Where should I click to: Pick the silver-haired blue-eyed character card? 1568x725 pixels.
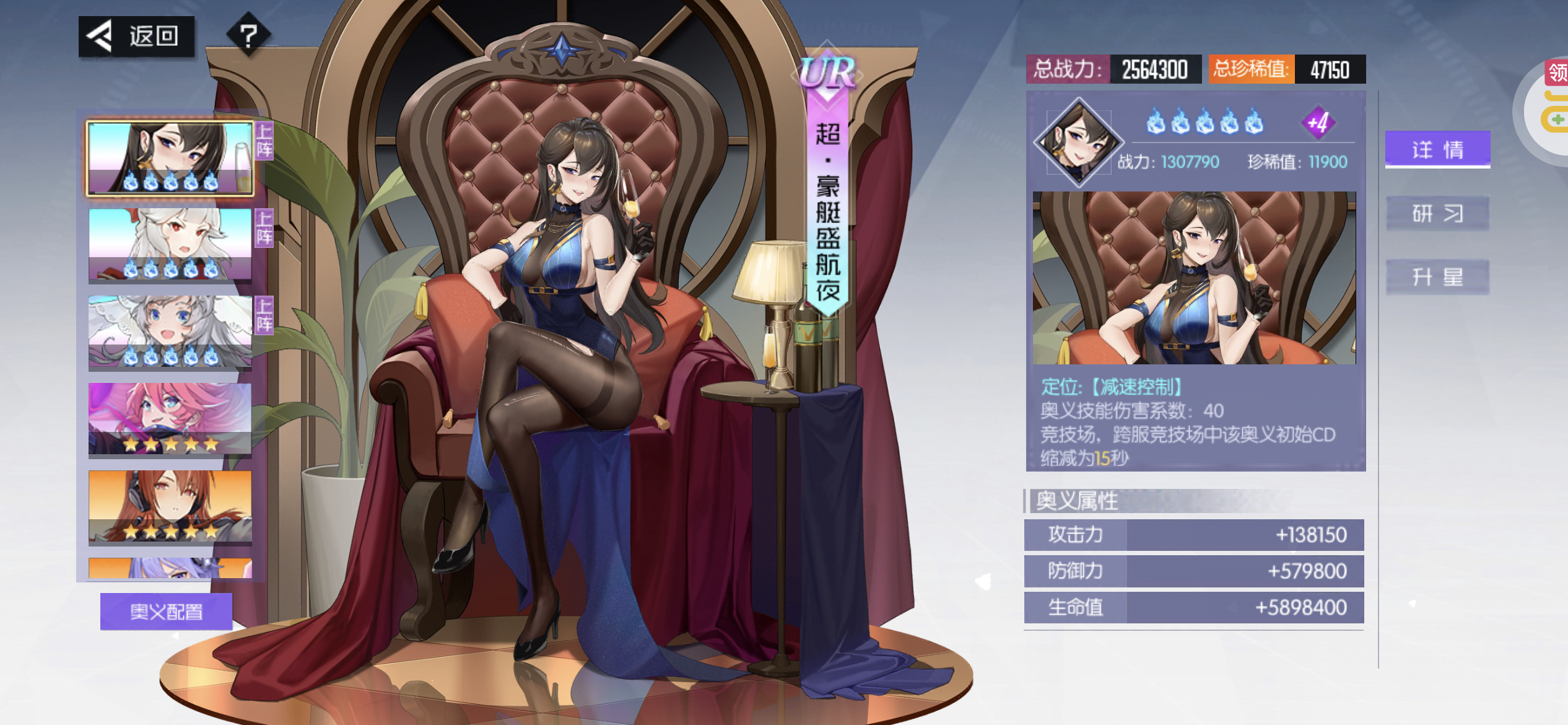(170, 332)
